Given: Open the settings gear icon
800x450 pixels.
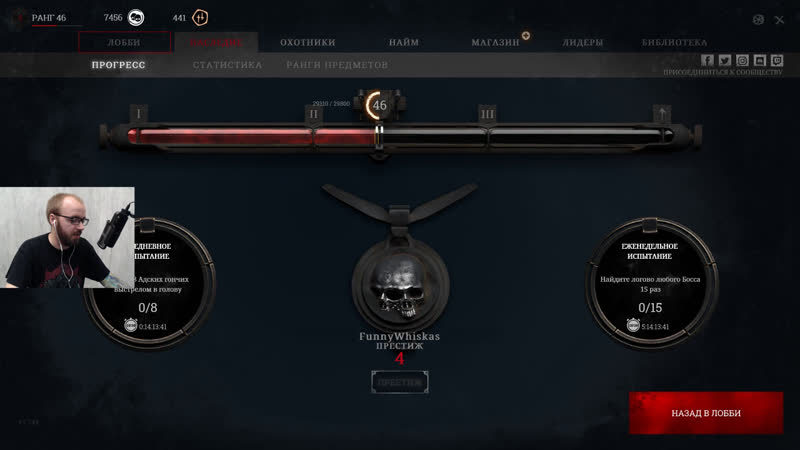Looking at the screenshot, I should 758,19.
